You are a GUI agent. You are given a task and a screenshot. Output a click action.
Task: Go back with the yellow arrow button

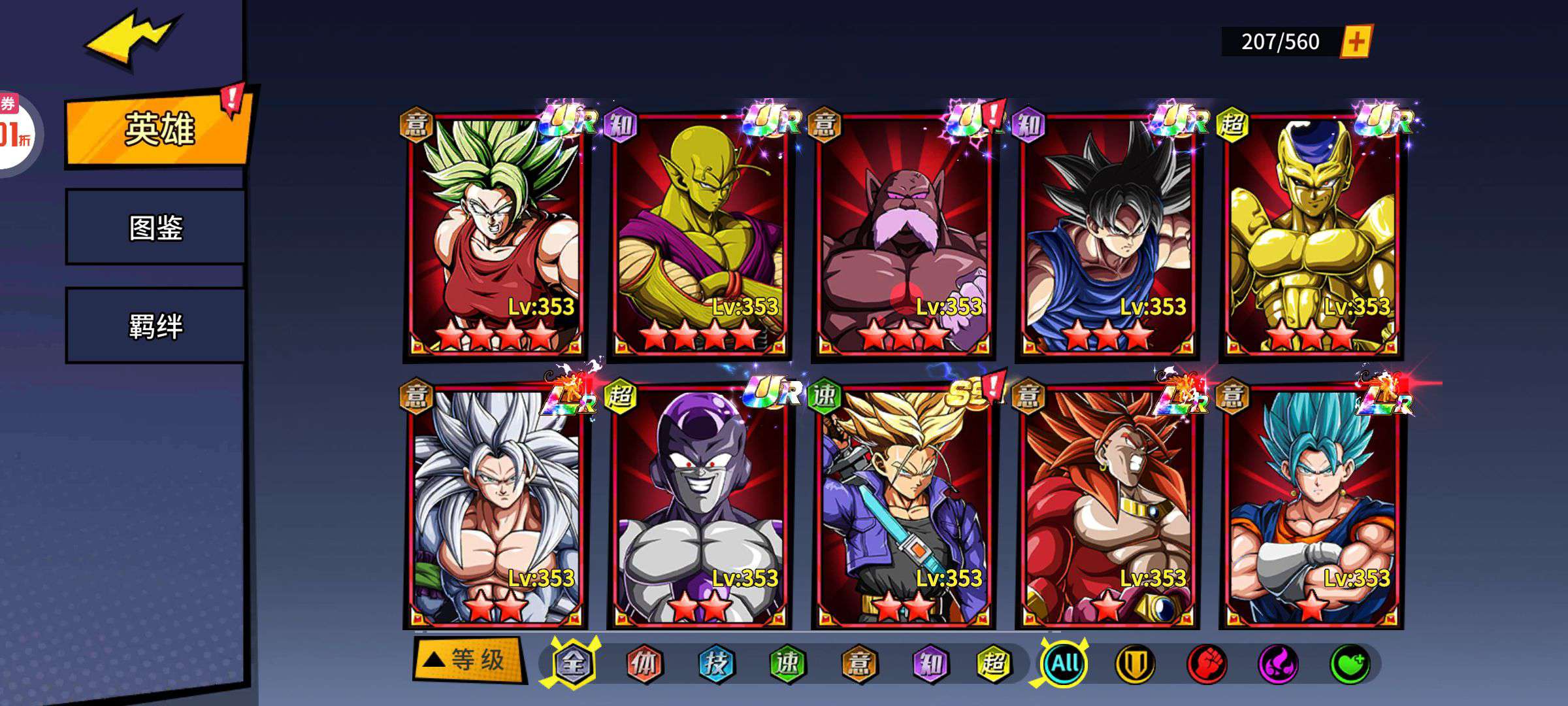tap(131, 39)
